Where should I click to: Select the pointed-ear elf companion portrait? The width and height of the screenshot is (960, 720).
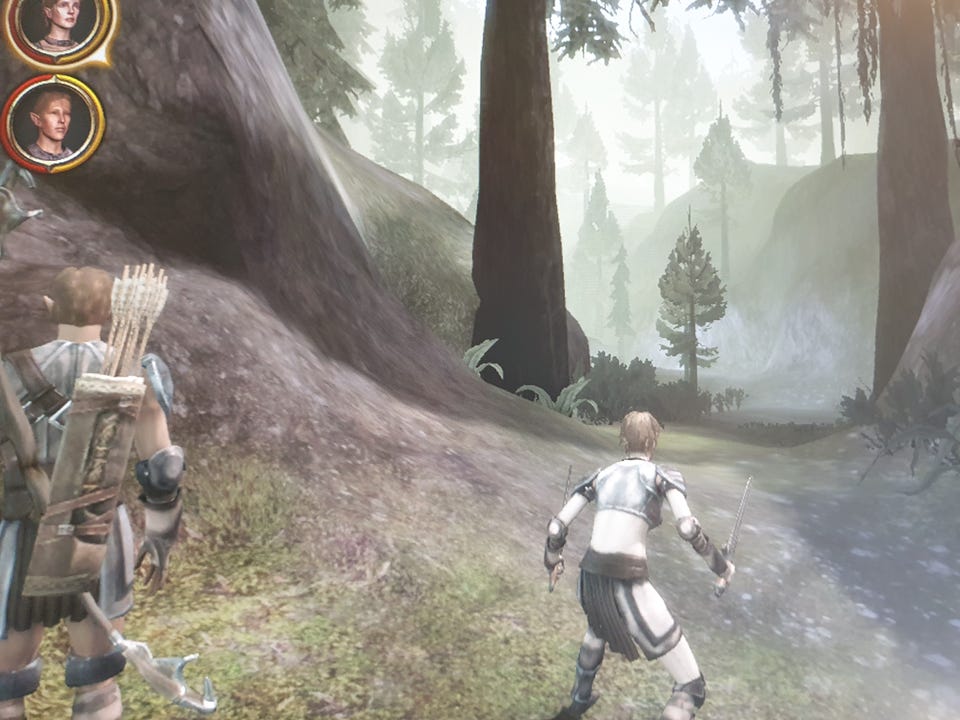(52, 123)
